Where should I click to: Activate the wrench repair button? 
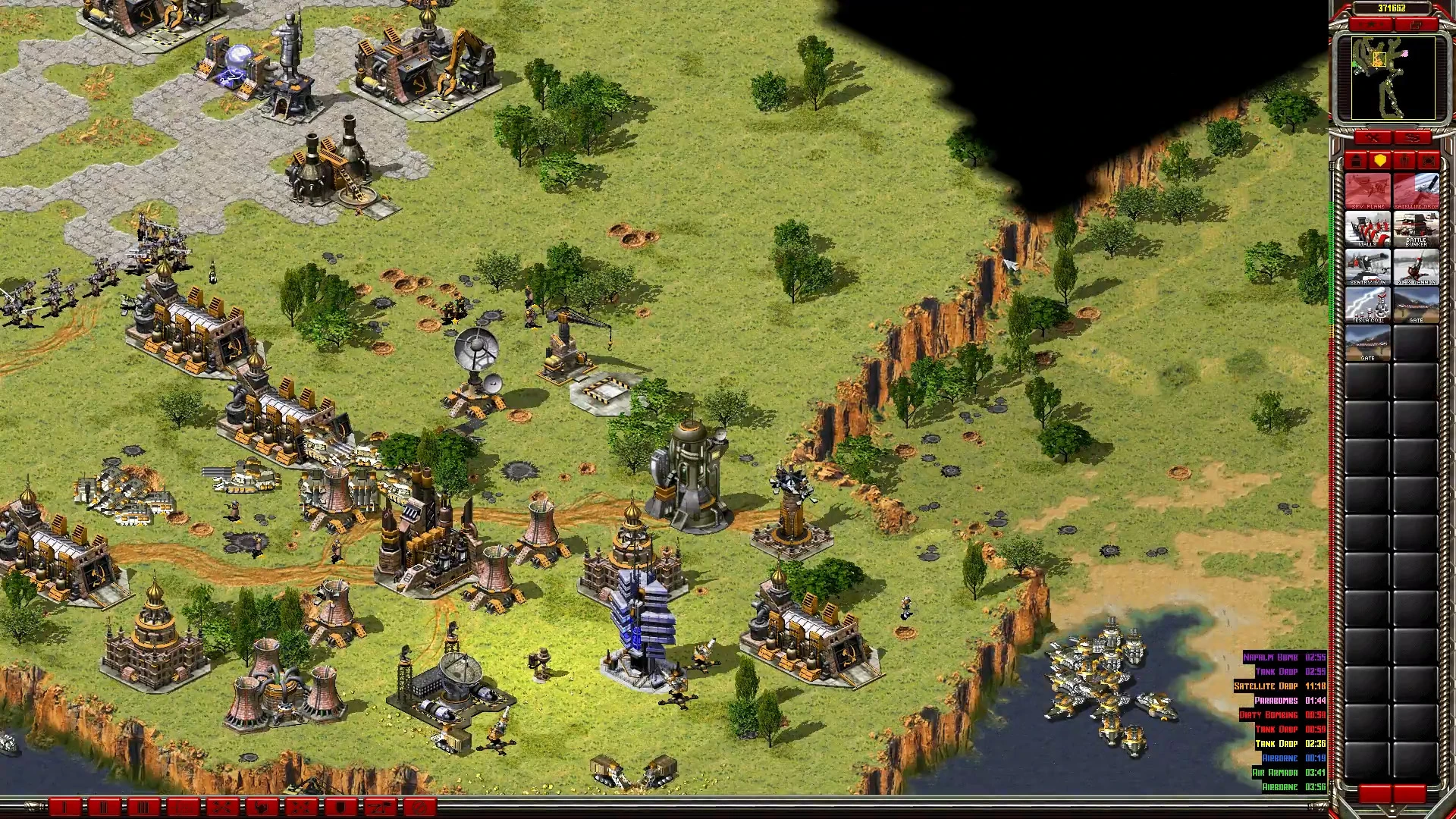click(1373, 137)
